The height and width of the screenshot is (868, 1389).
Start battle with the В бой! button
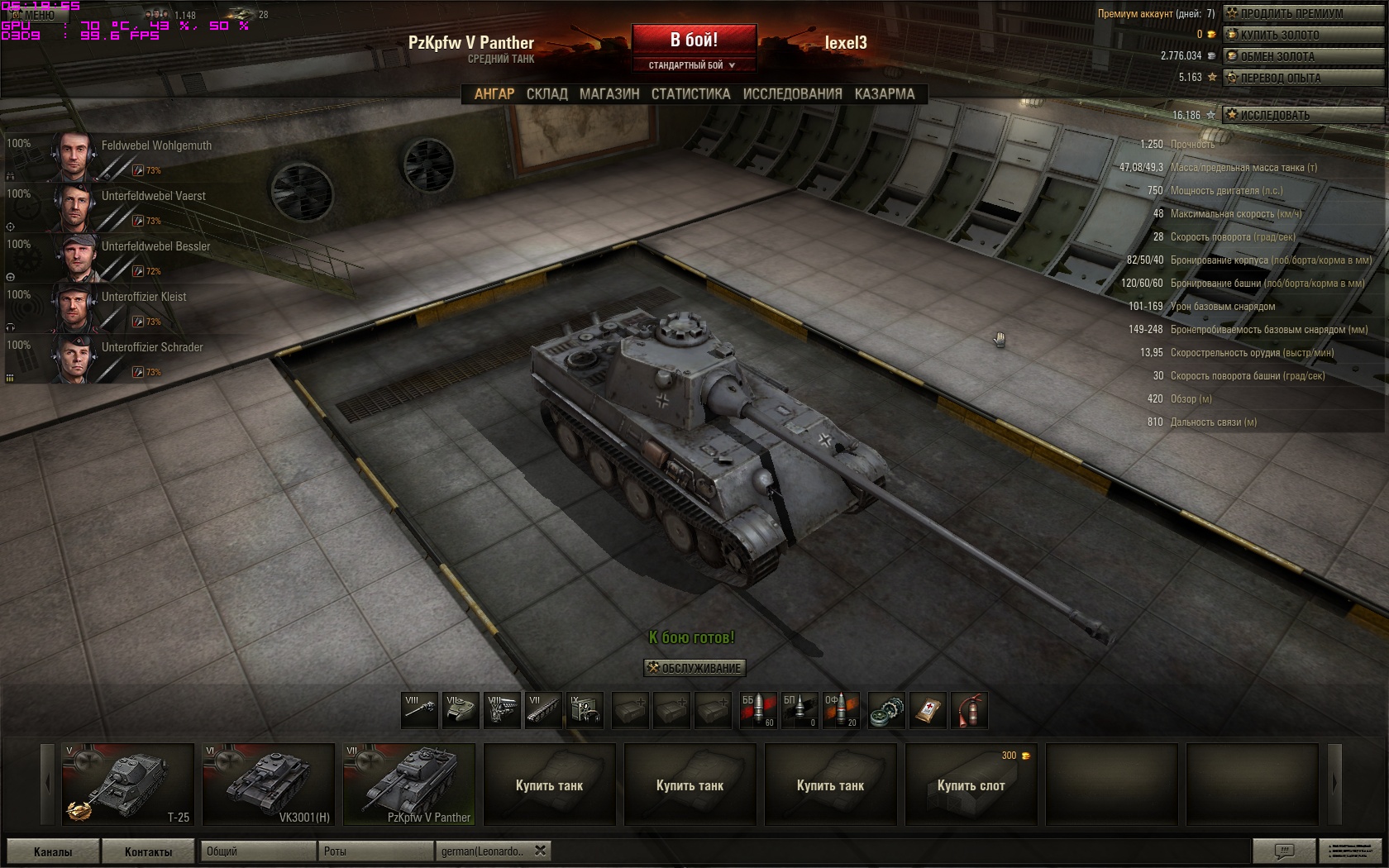pyautogui.click(x=694, y=40)
